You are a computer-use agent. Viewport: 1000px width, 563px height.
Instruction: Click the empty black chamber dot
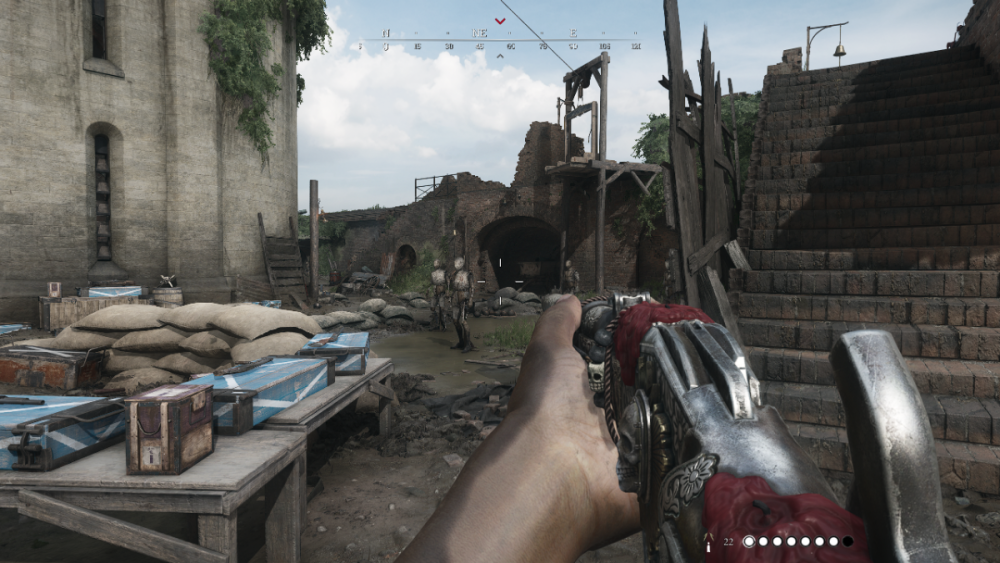click(848, 541)
